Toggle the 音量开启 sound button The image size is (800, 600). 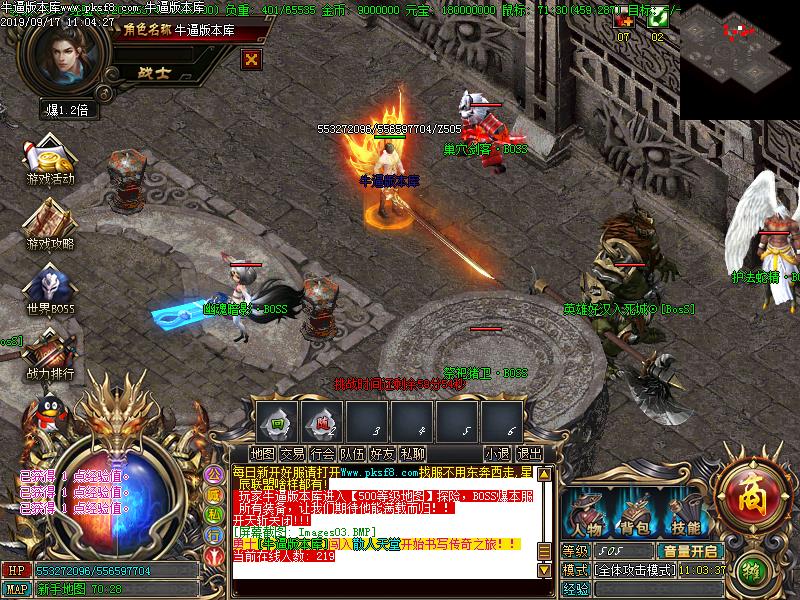[689, 551]
